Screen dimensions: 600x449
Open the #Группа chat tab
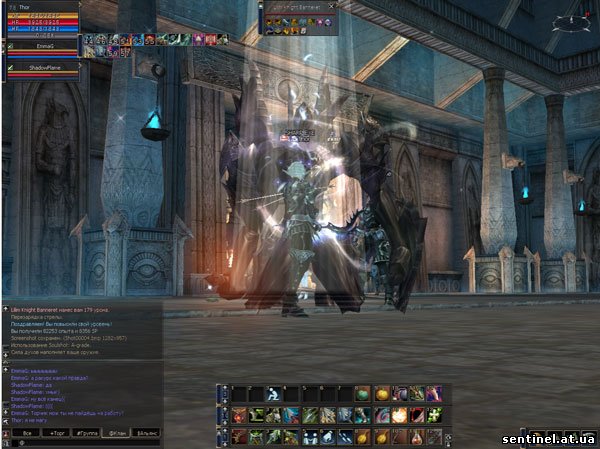point(84,431)
